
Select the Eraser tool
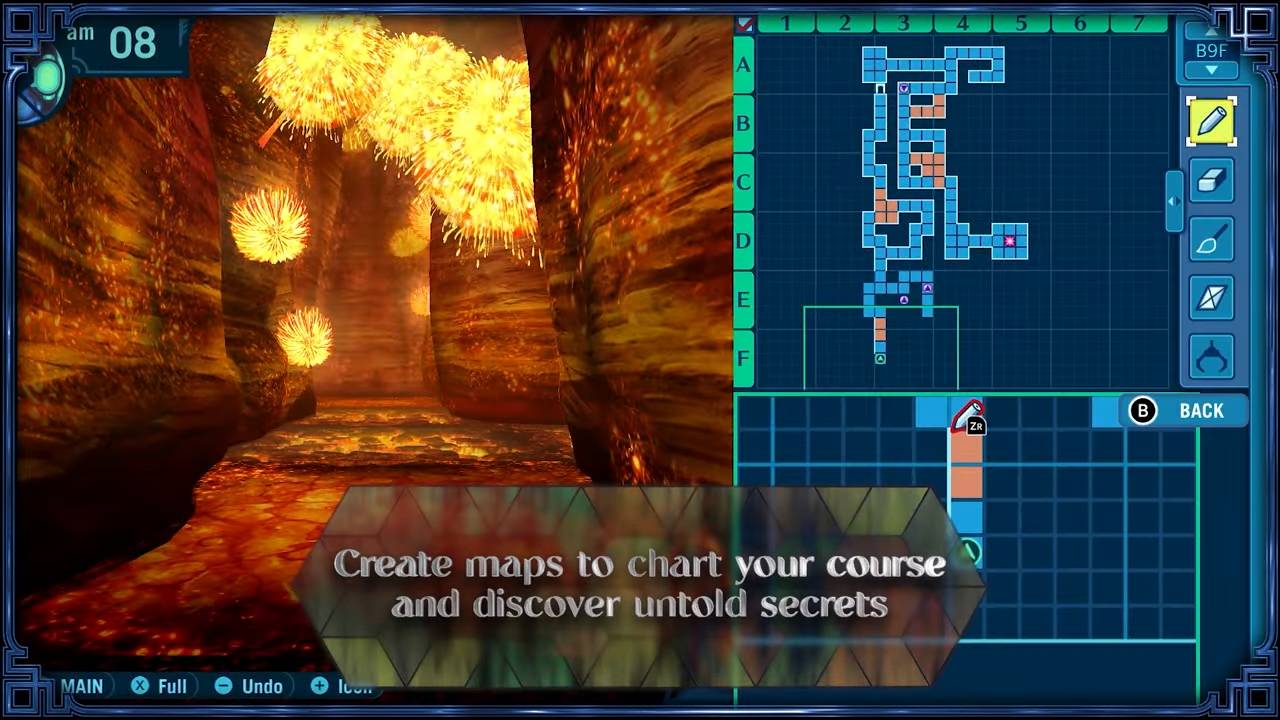(x=1211, y=181)
